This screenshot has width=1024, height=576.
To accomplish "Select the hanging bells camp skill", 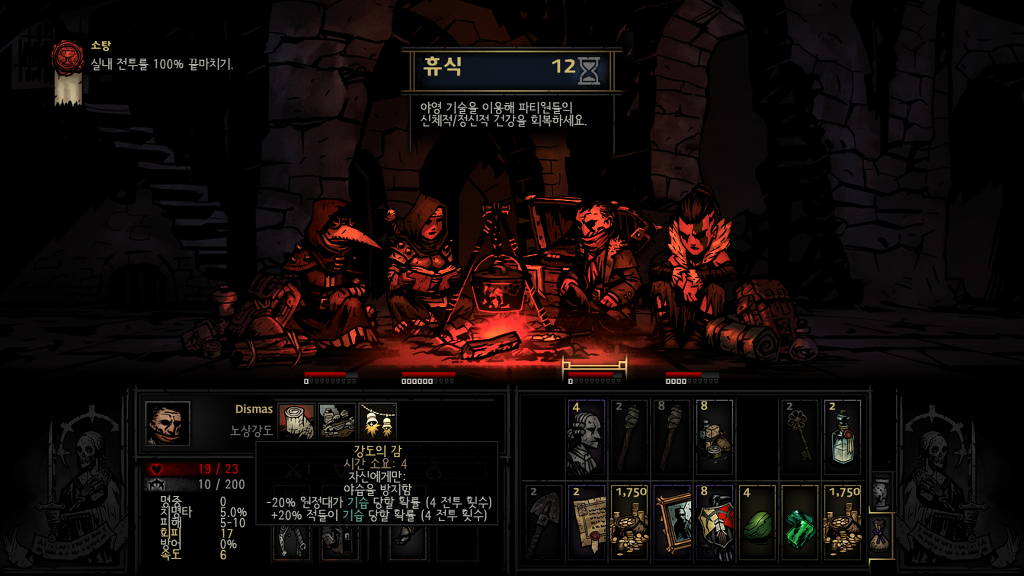I will tap(377, 420).
